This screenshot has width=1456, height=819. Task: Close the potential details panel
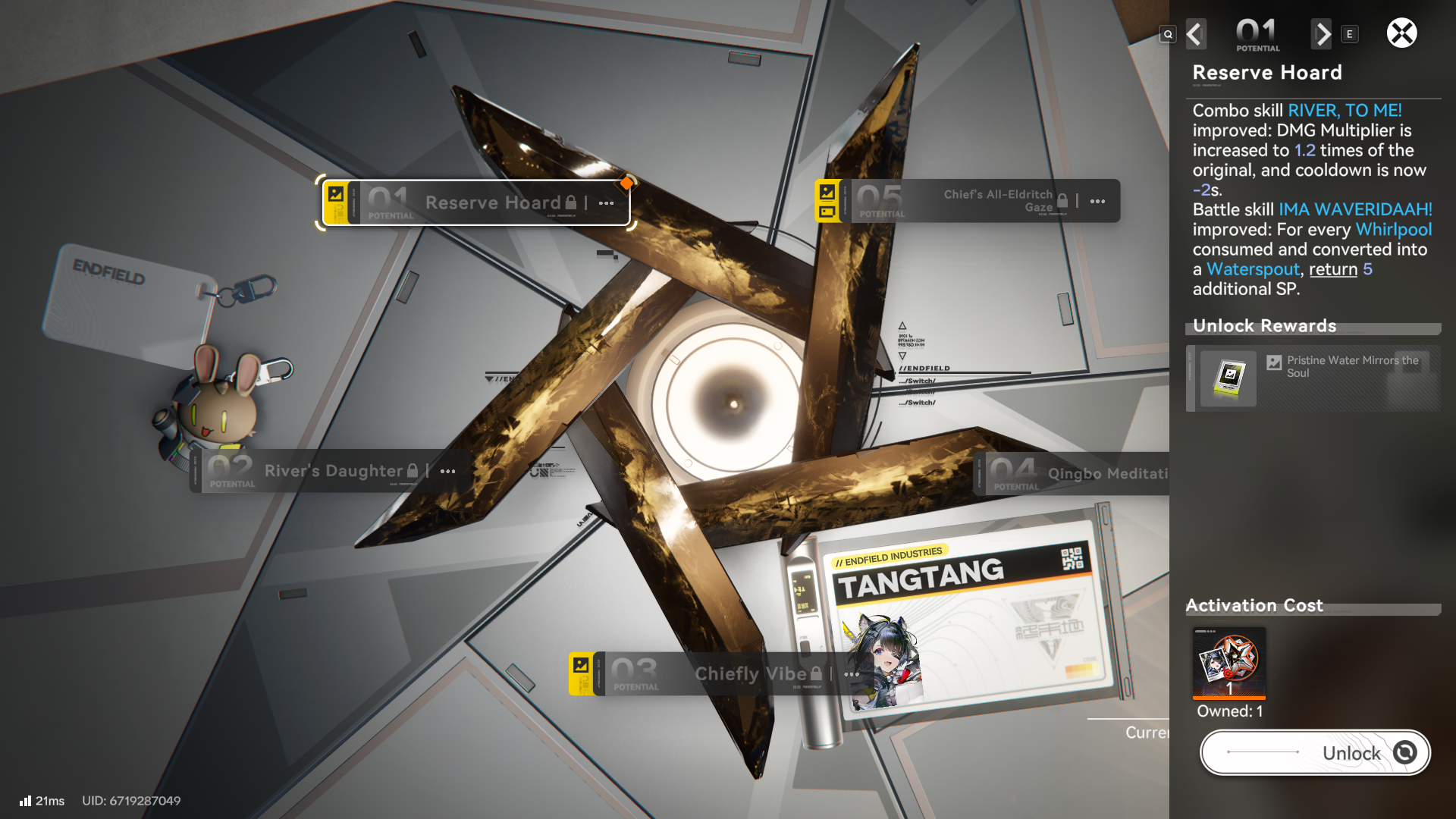[x=1401, y=33]
